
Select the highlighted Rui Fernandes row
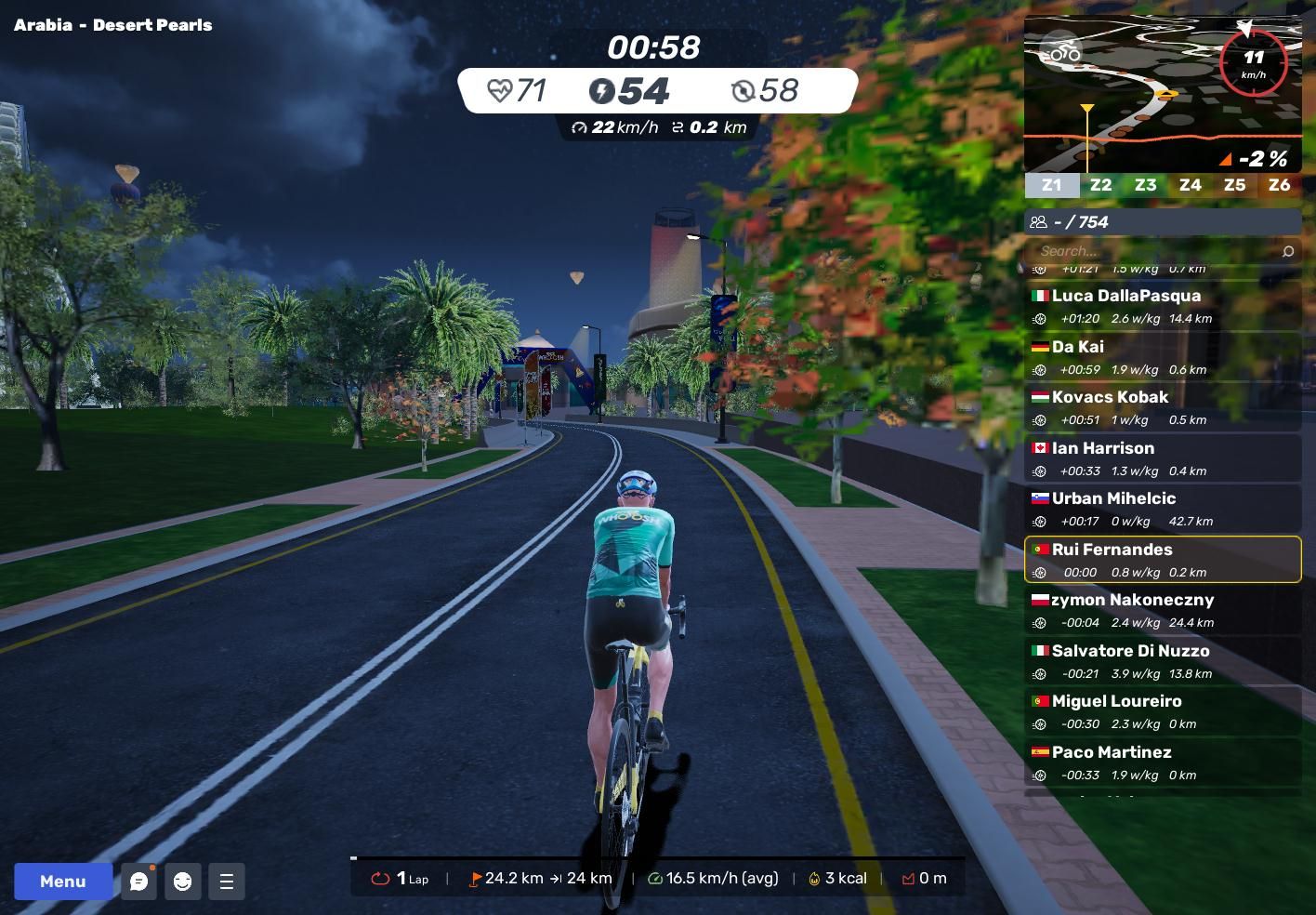(x=1162, y=560)
